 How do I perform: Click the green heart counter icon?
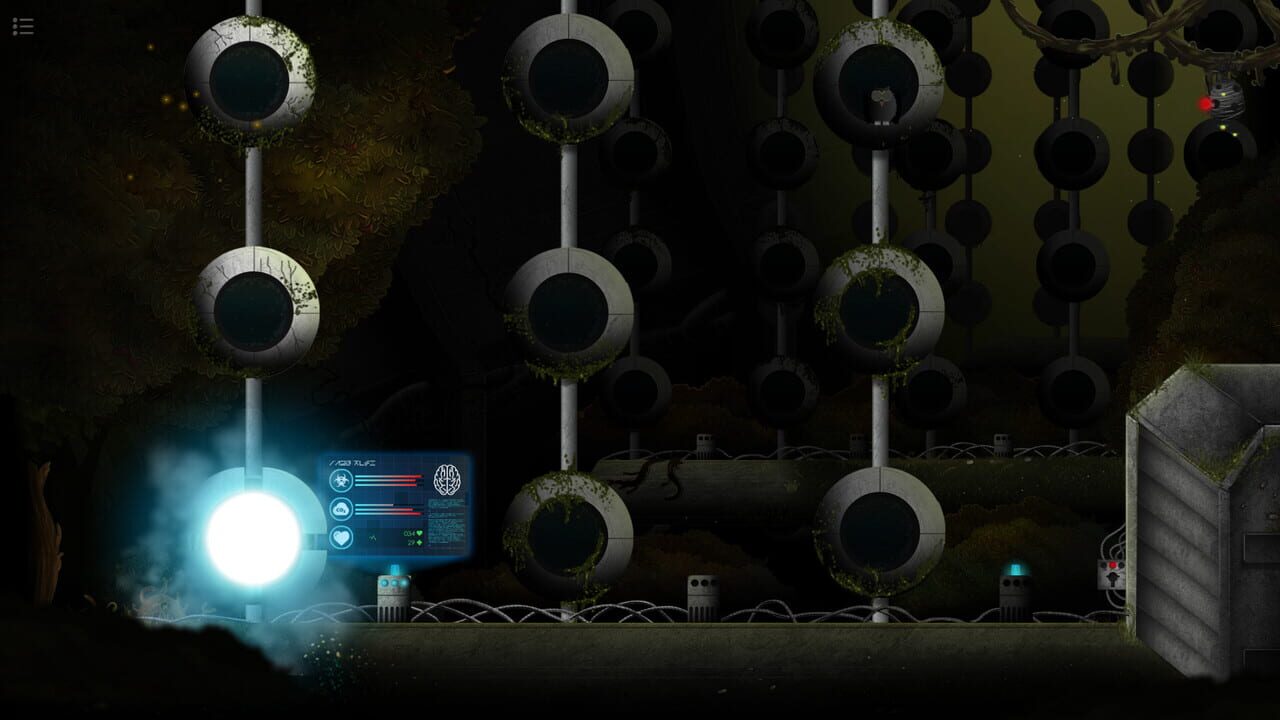coord(419,533)
